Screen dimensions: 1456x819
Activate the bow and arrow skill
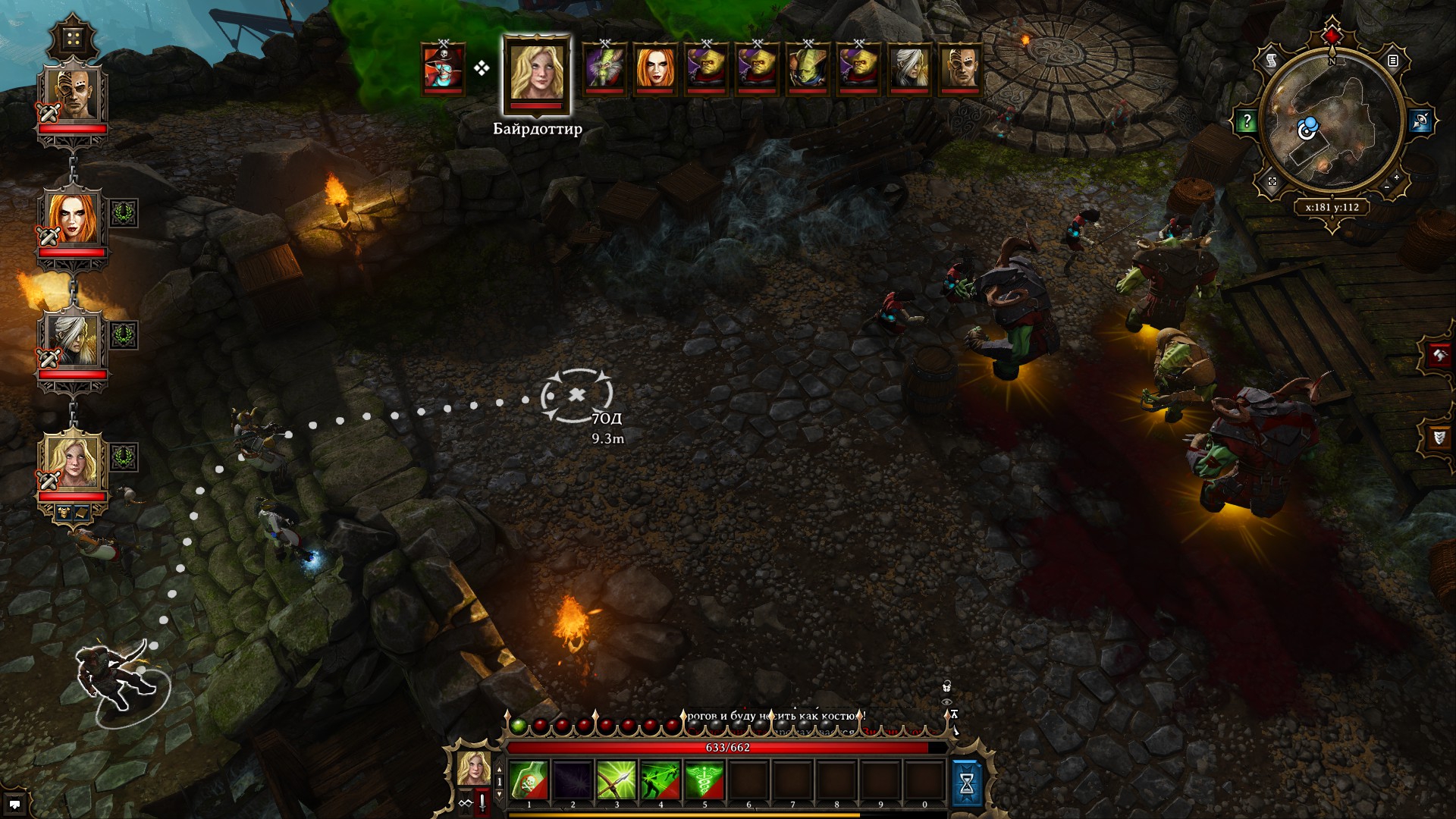click(x=617, y=781)
